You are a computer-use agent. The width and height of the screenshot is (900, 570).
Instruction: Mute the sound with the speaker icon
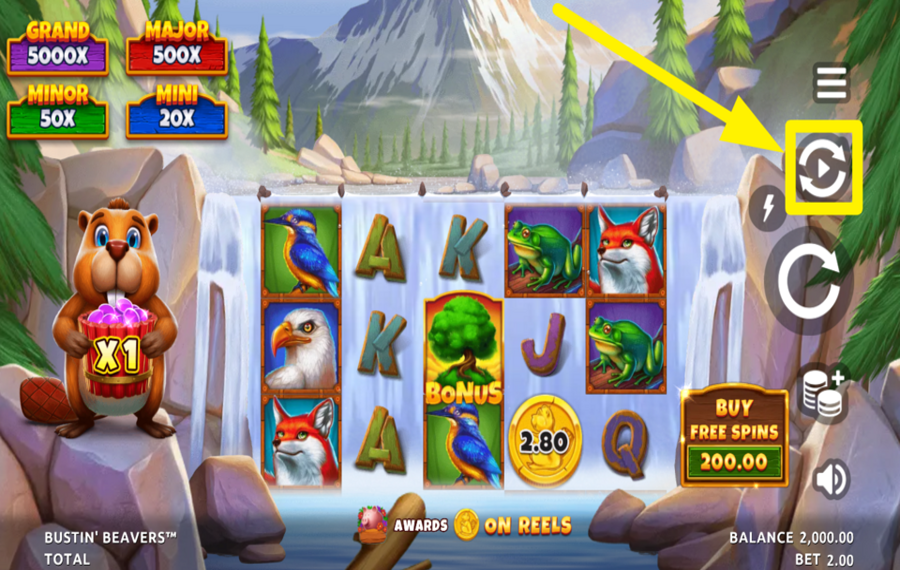tap(830, 480)
